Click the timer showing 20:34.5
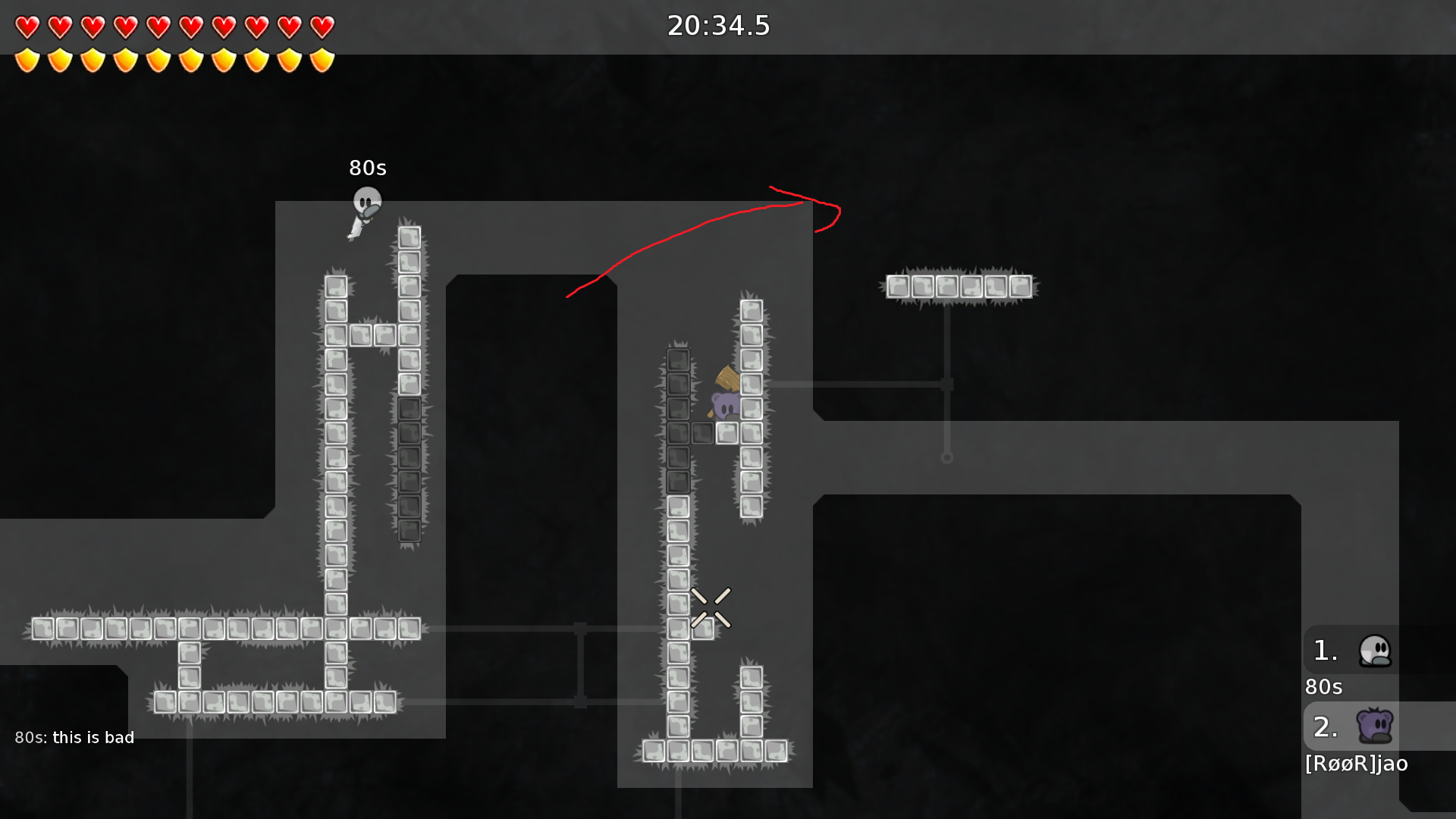The width and height of the screenshot is (1456, 819). (718, 26)
